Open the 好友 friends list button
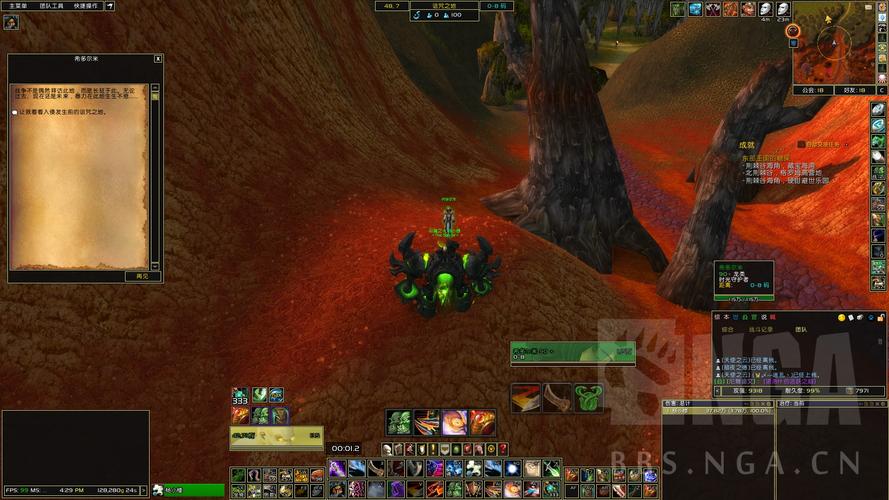 [852, 89]
